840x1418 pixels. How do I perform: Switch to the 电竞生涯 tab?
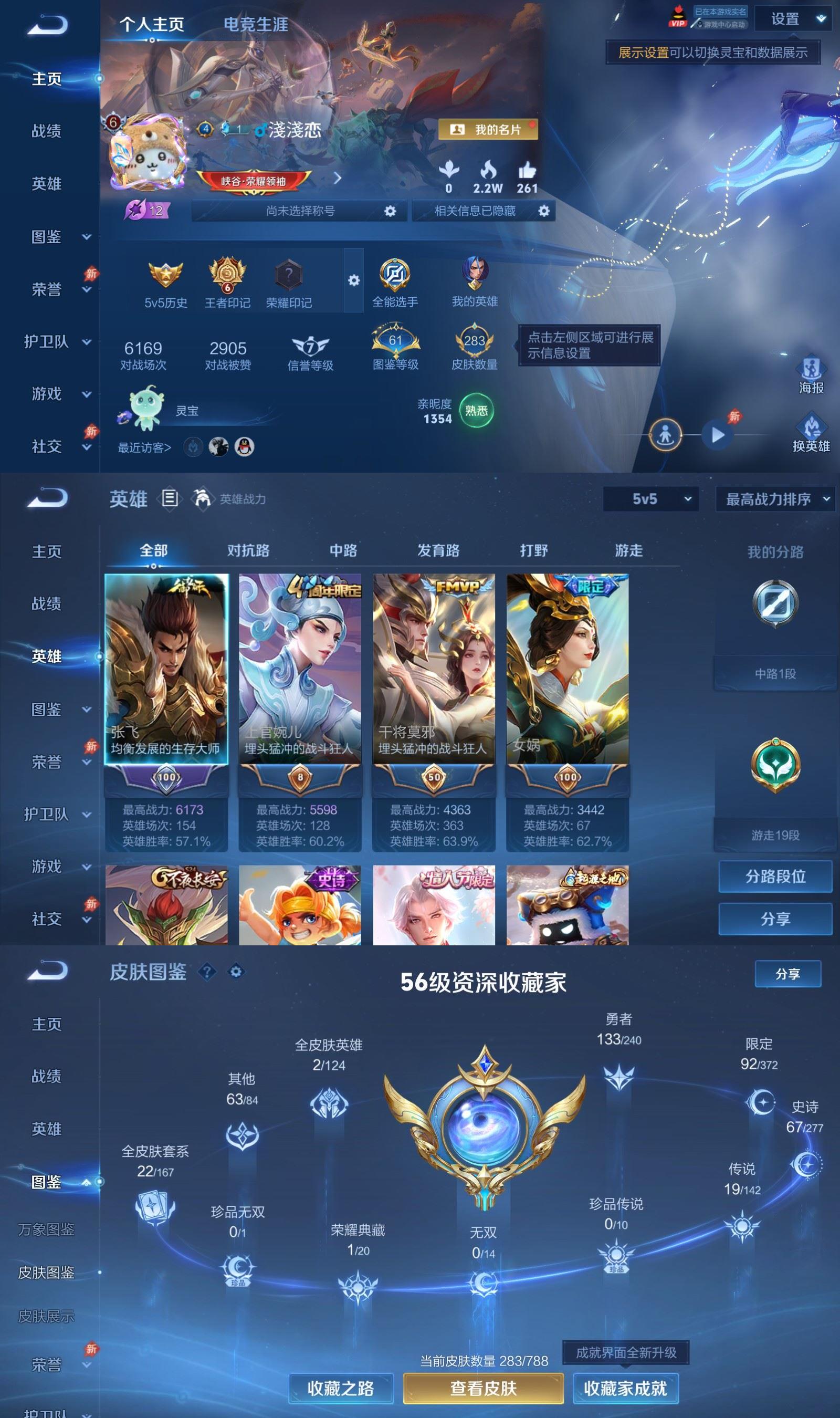pos(256,25)
